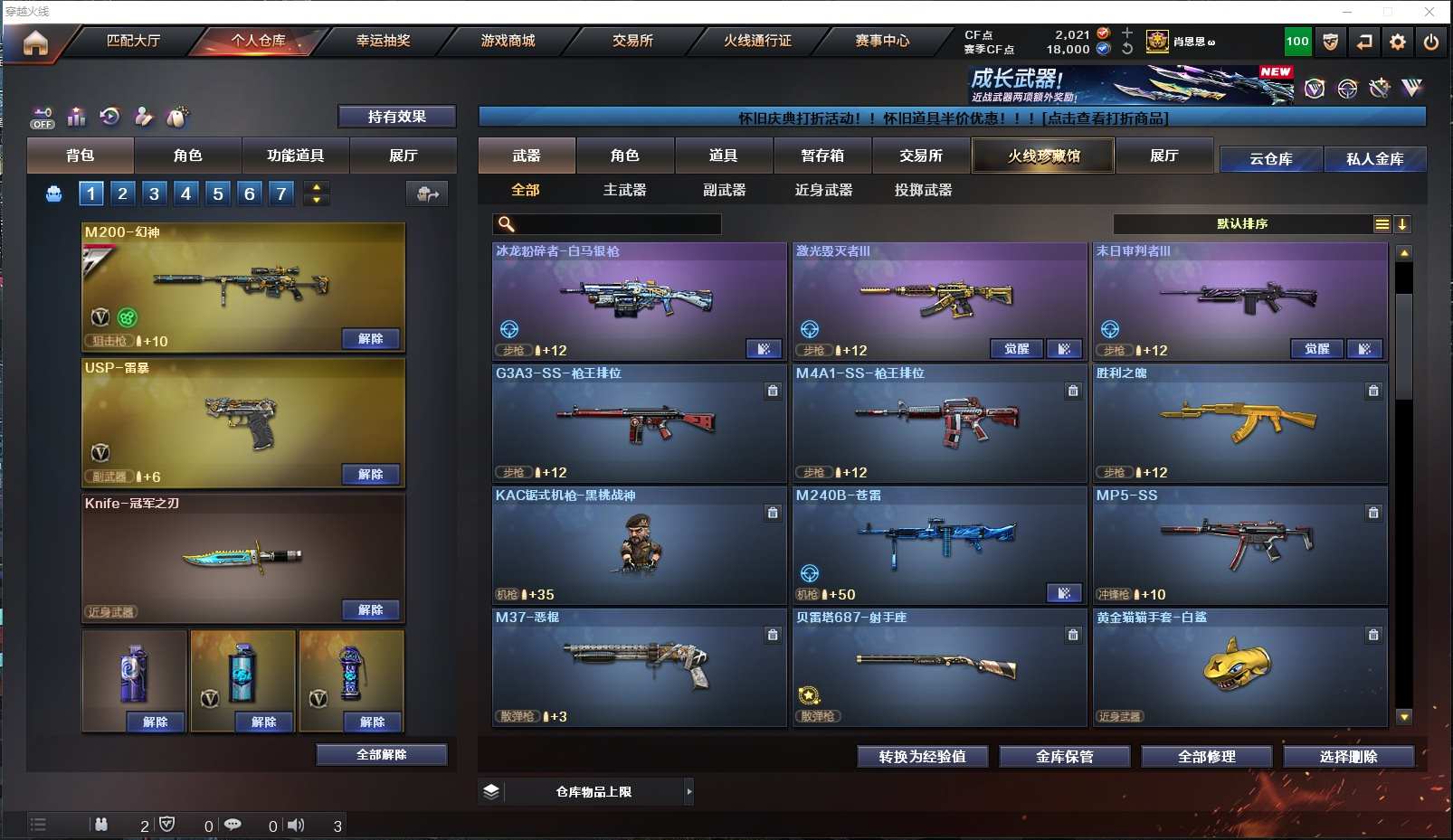The image size is (1453, 840).
Task: Choose the MP5-SS weapon tile
Action: (1239, 545)
